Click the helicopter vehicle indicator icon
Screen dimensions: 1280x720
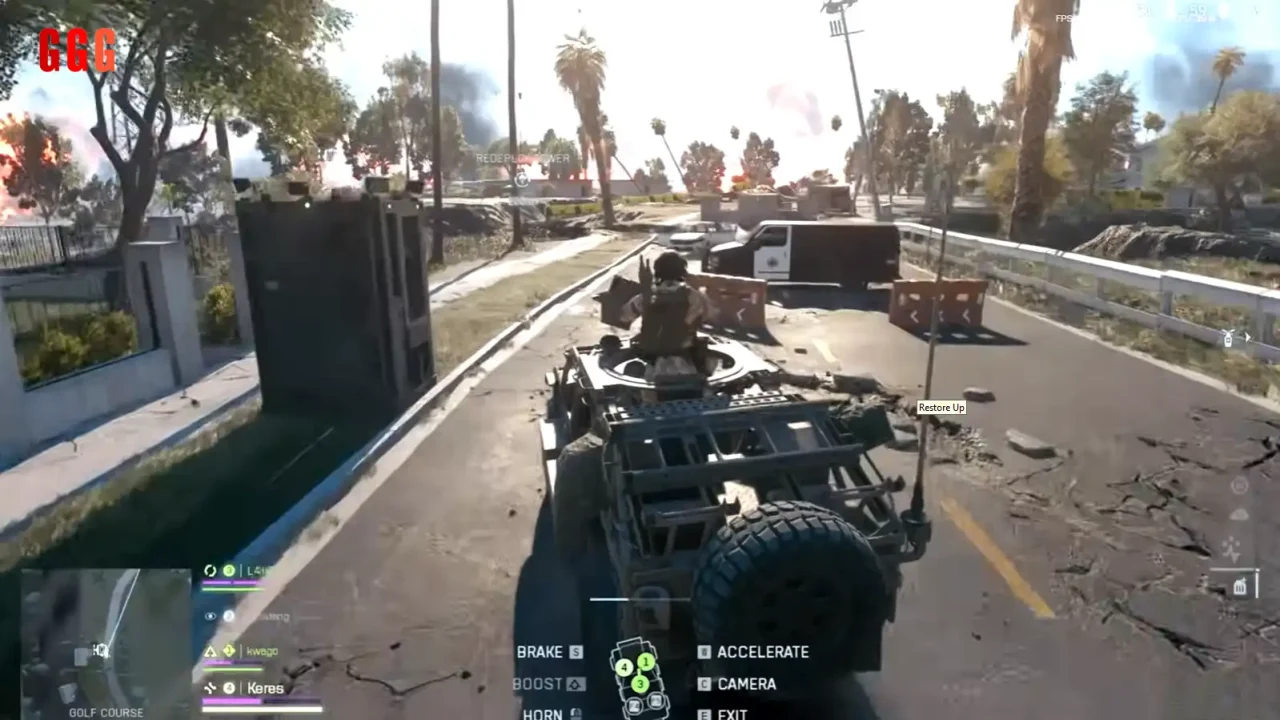[x=1227, y=339]
